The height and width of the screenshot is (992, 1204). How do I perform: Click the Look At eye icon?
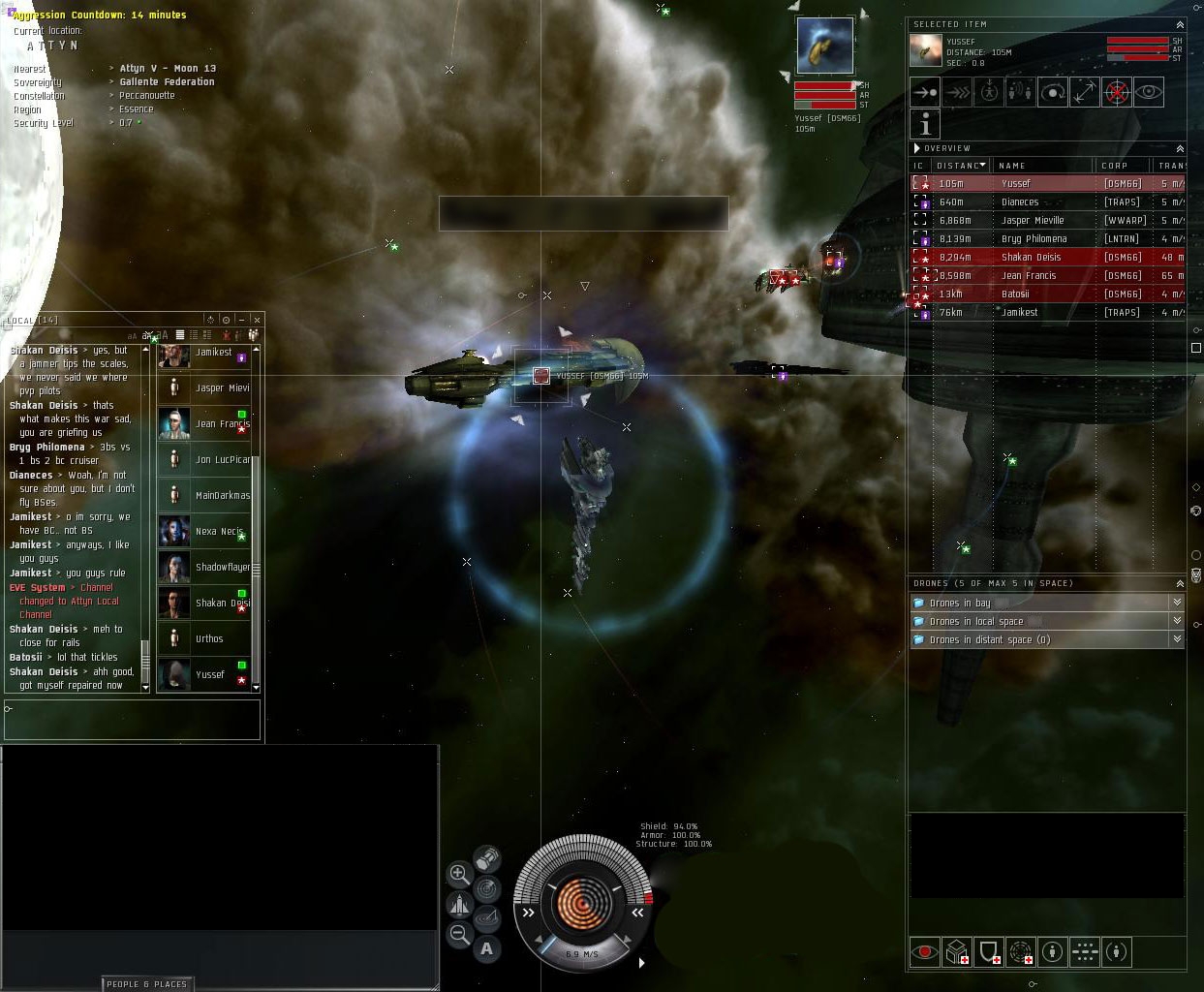click(1148, 92)
